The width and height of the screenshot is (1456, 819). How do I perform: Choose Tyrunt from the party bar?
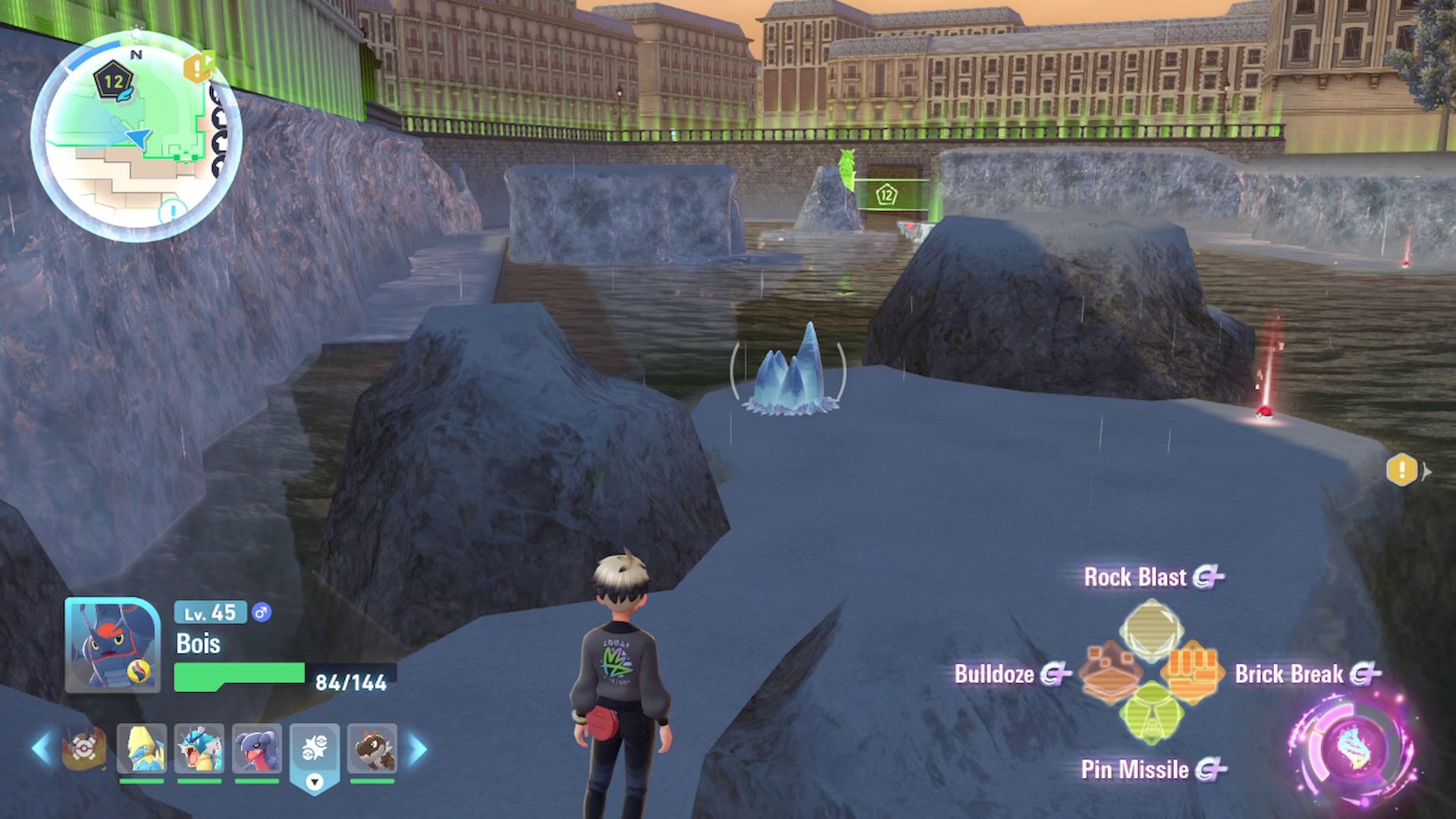pyautogui.click(x=372, y=748)
